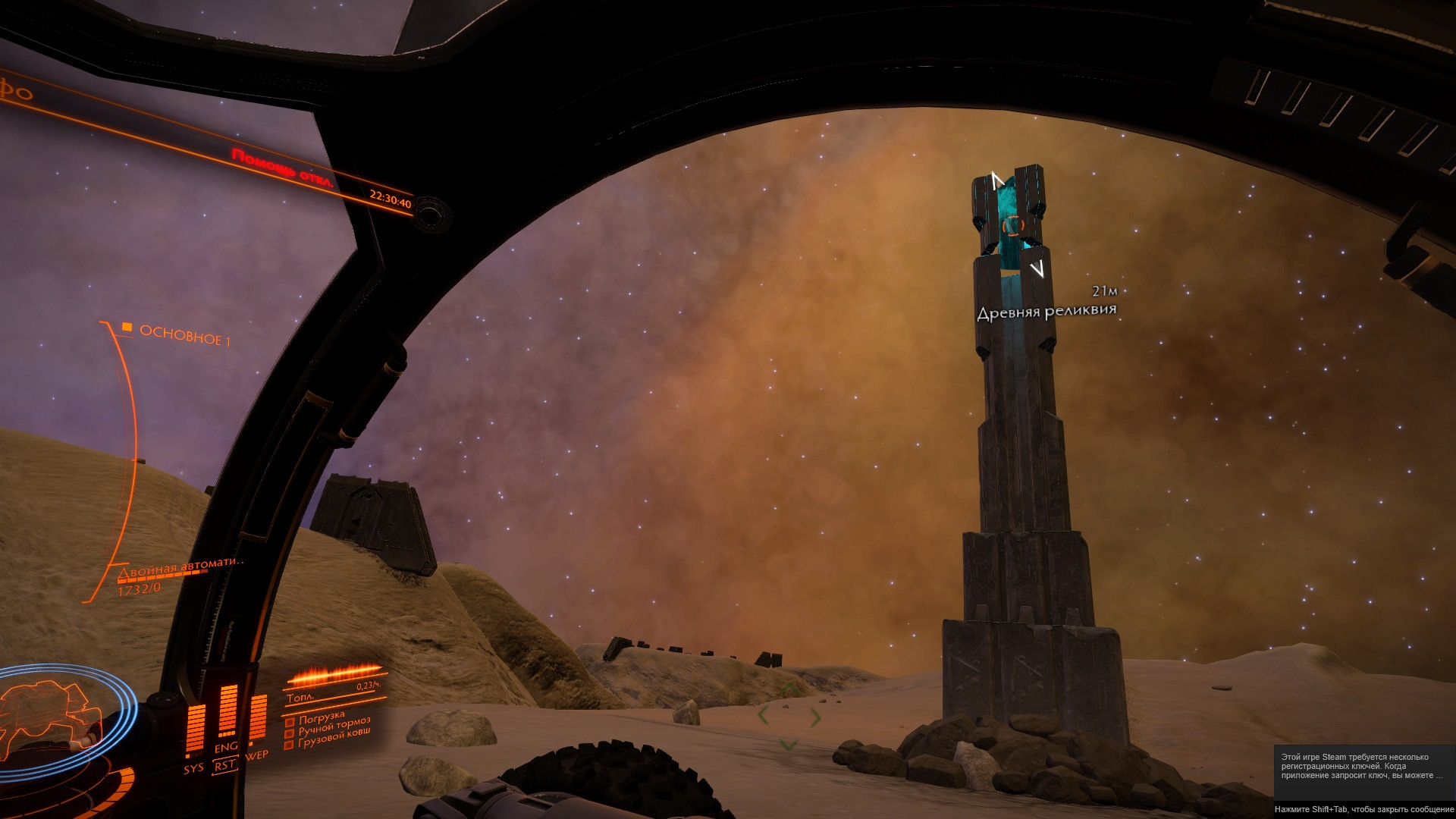Open the Steam registration key notification
1456x819 pixels.
(x=1363, y=766)
